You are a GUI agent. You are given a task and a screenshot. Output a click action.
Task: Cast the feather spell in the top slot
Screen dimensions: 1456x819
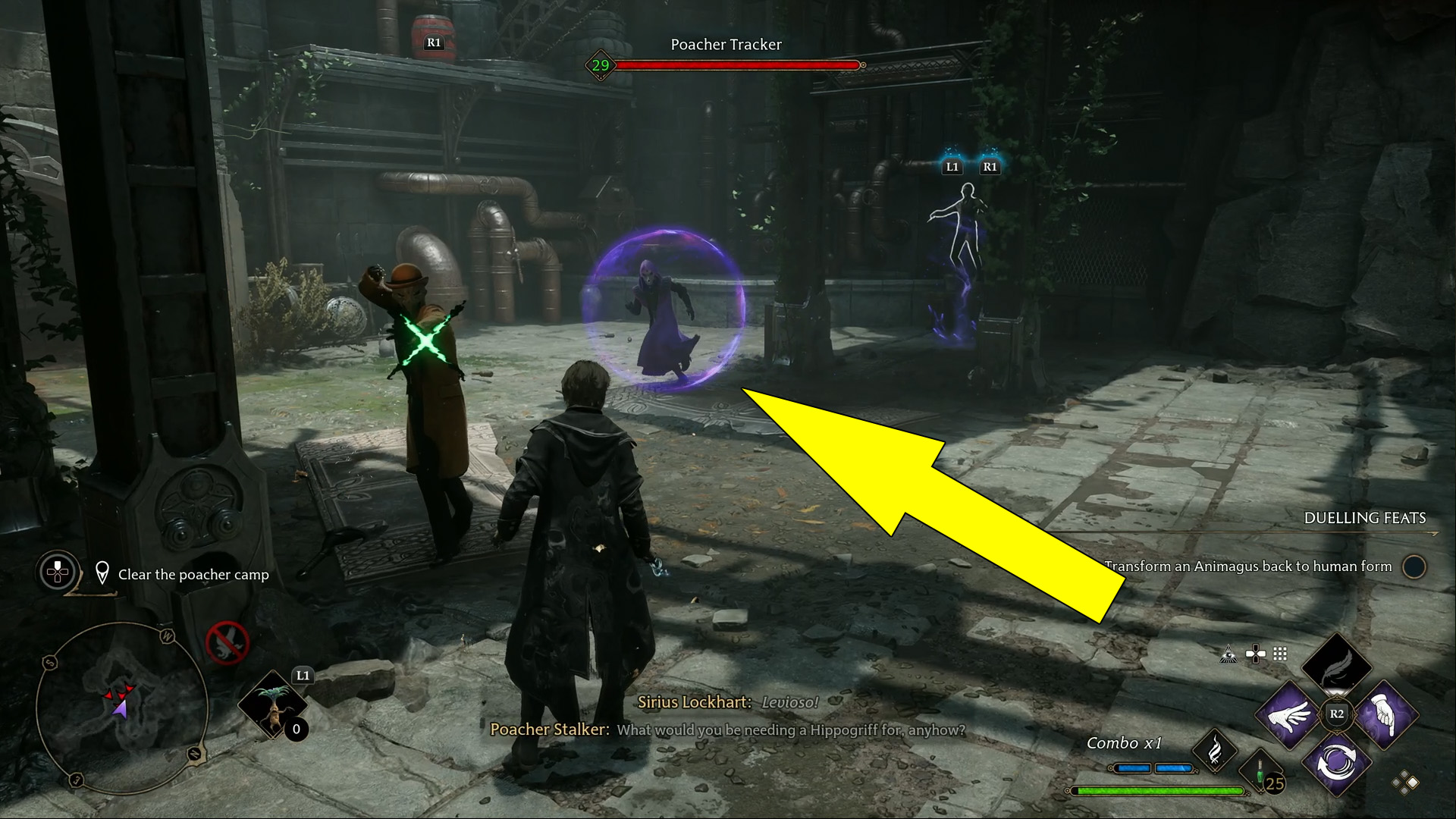1336,666
